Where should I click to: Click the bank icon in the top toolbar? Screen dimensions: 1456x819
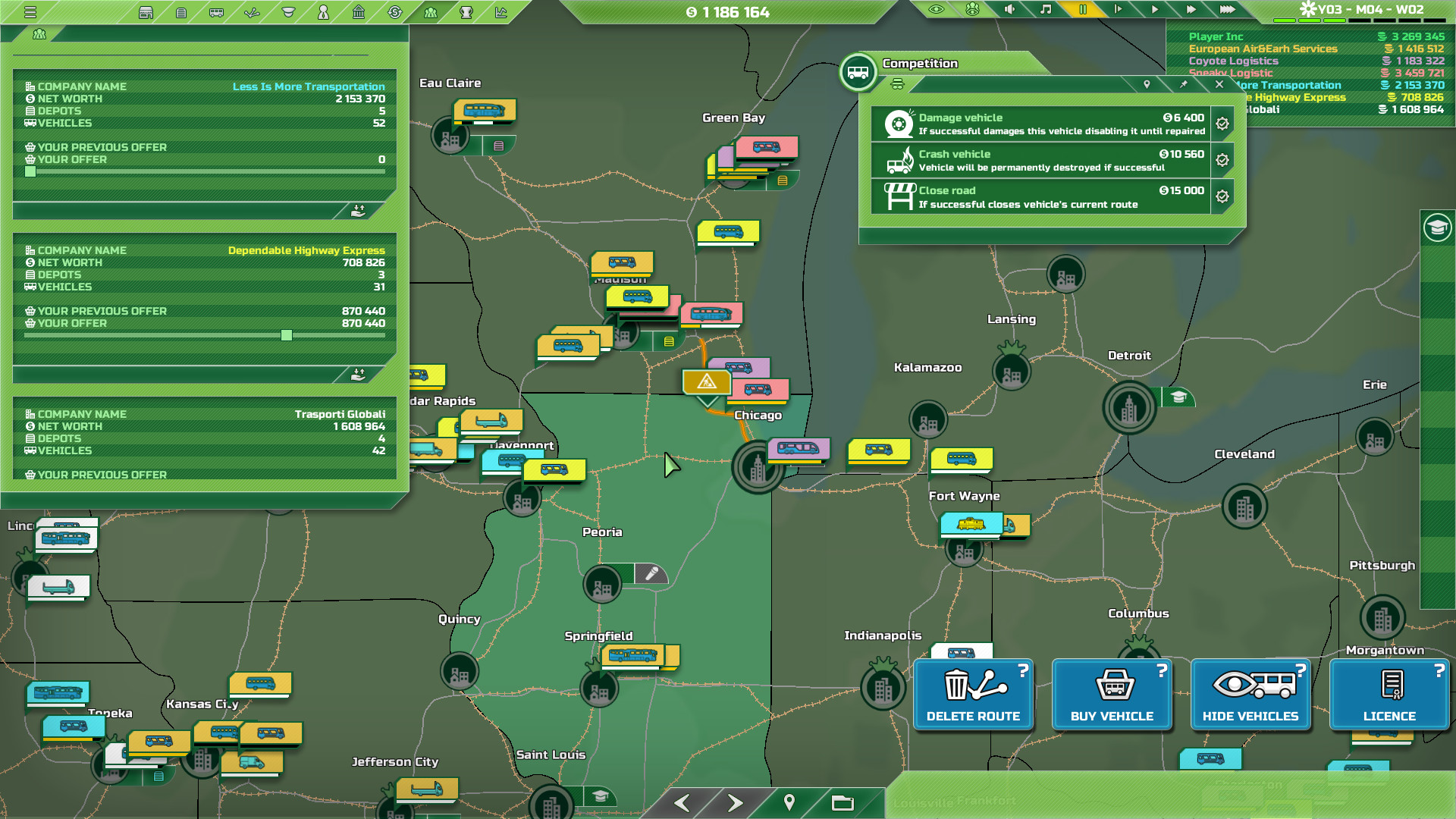[359, 12]
